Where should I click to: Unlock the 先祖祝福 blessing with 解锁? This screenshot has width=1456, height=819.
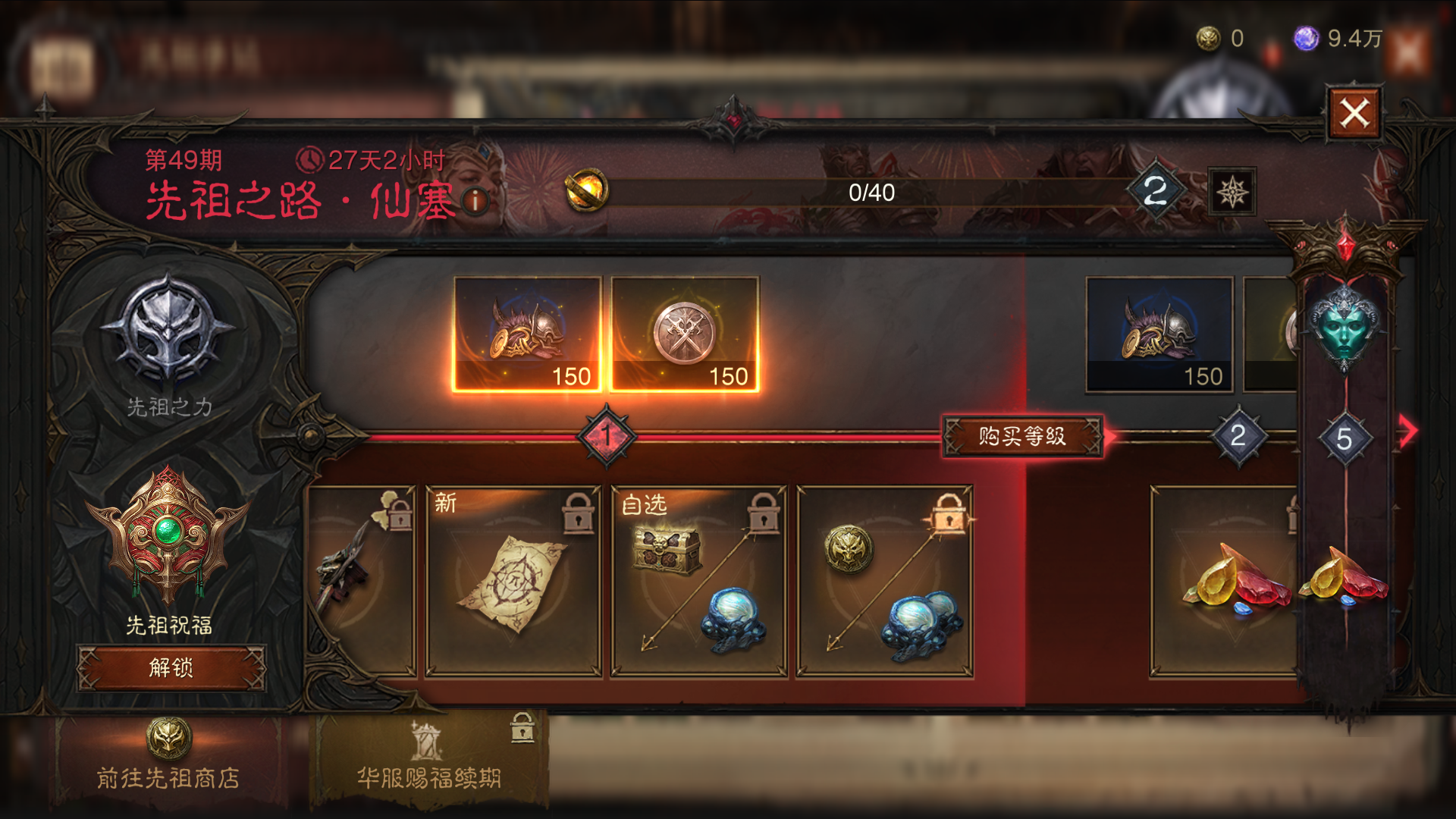(x=171, y=667)
